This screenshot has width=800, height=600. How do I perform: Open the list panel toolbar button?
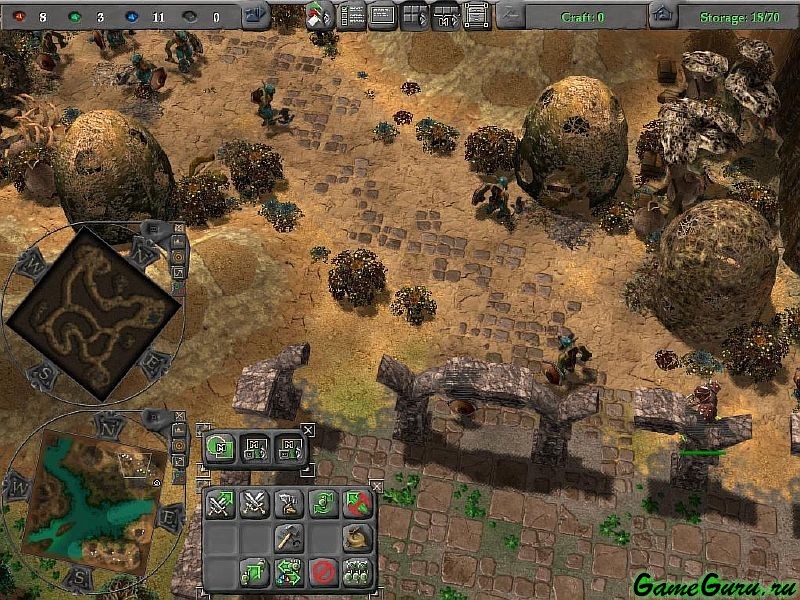tap(352, 15)
